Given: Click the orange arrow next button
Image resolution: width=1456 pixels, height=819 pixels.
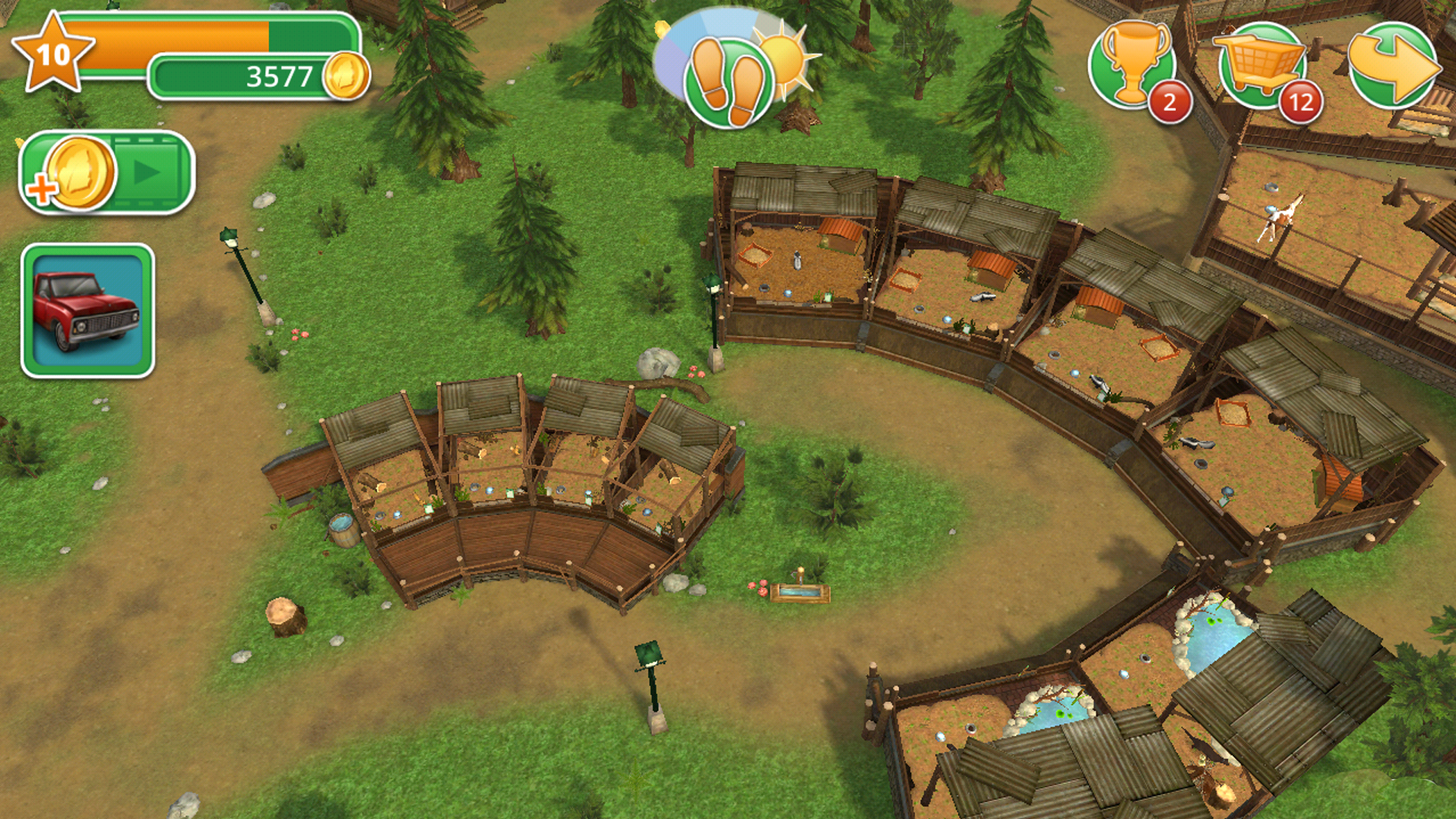Looking at the screenshot, I should pos(1392,65).
